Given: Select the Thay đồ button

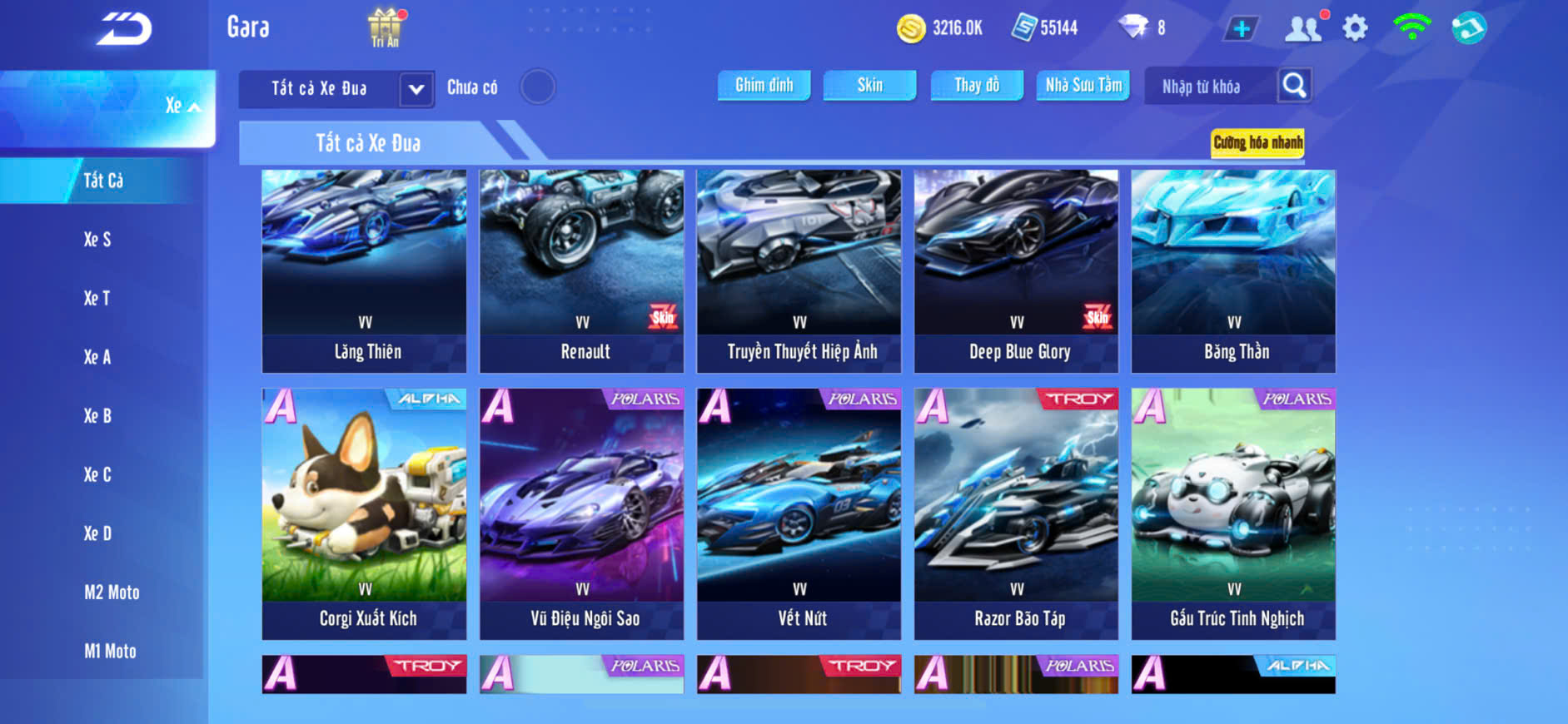Looking at the screenshot, I should coord(977,85).
